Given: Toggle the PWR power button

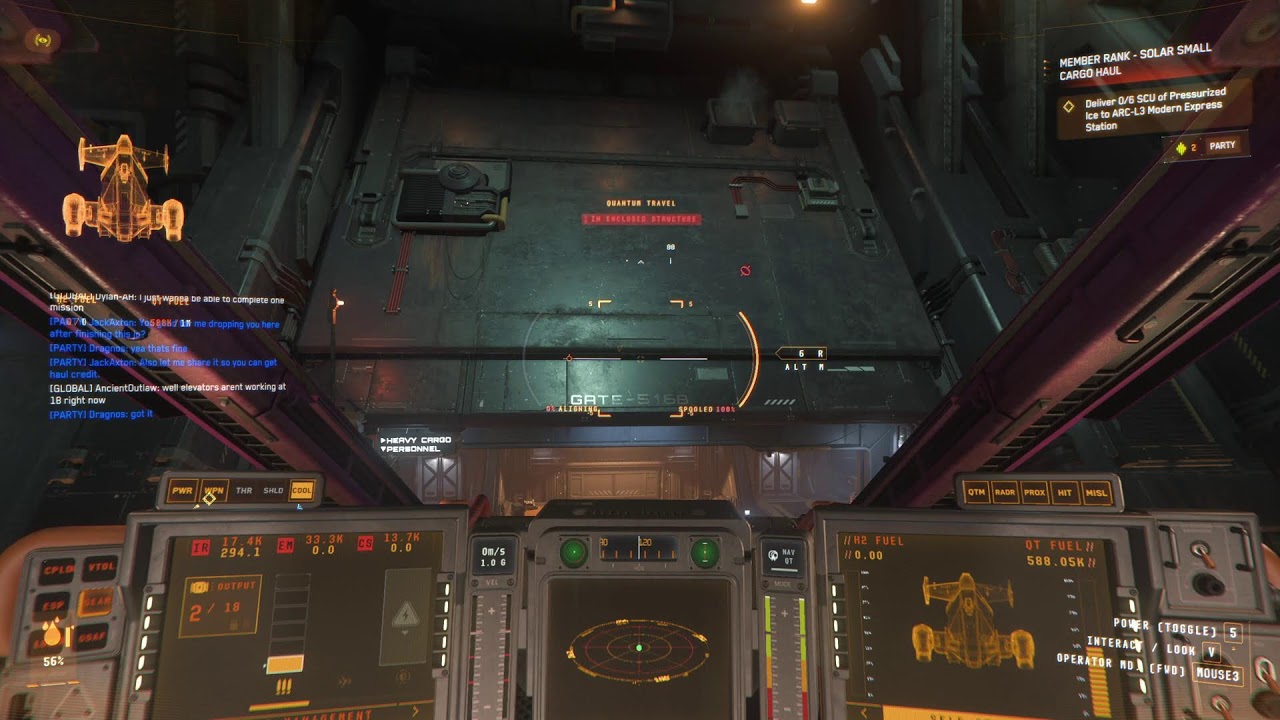Looking at the screenshot, I should tap(182, 491).
